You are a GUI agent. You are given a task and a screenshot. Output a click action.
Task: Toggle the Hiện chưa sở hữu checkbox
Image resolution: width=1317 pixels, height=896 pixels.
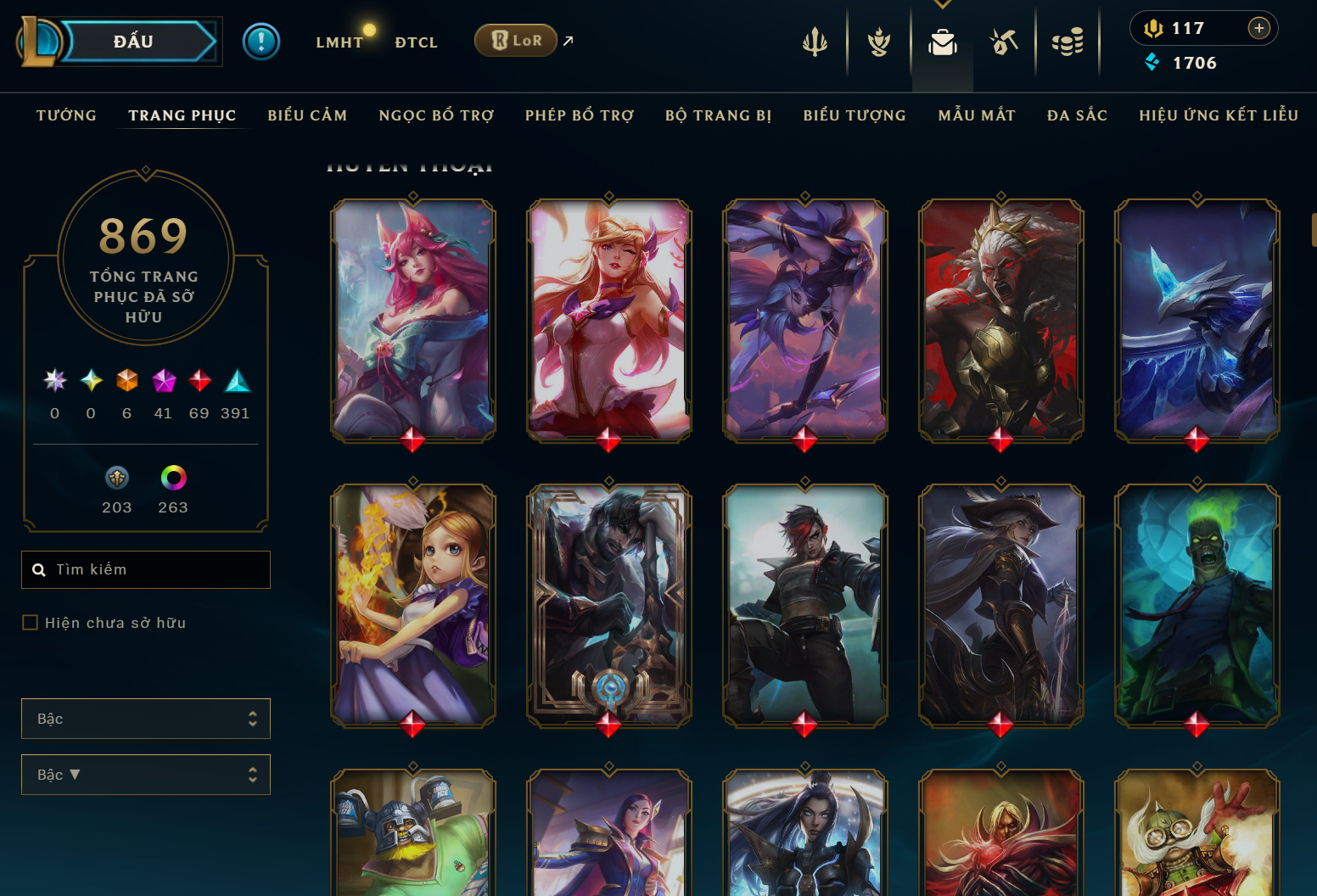pos(31,623)
